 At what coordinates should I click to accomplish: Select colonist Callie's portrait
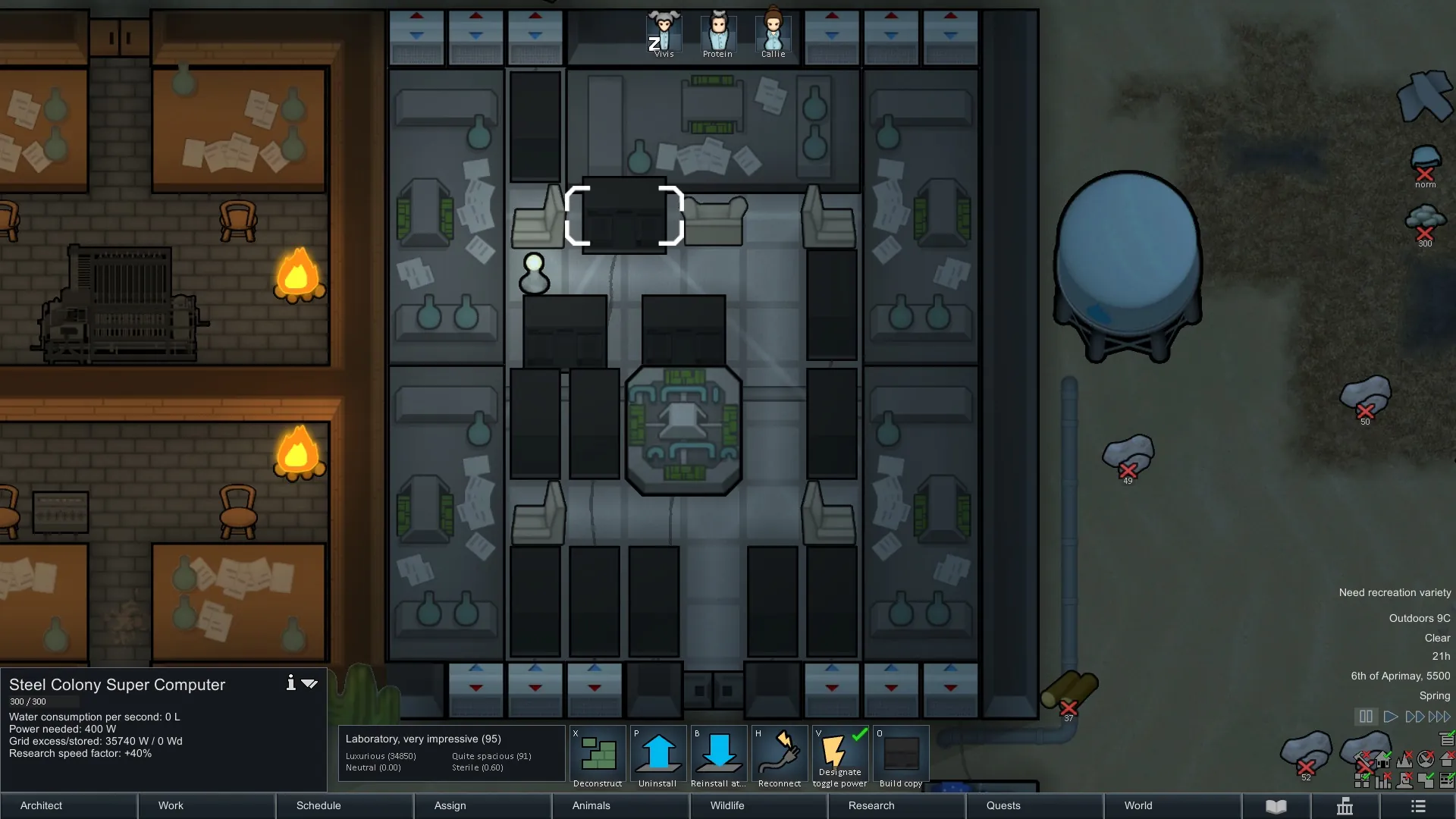click(x=773, y=33)
